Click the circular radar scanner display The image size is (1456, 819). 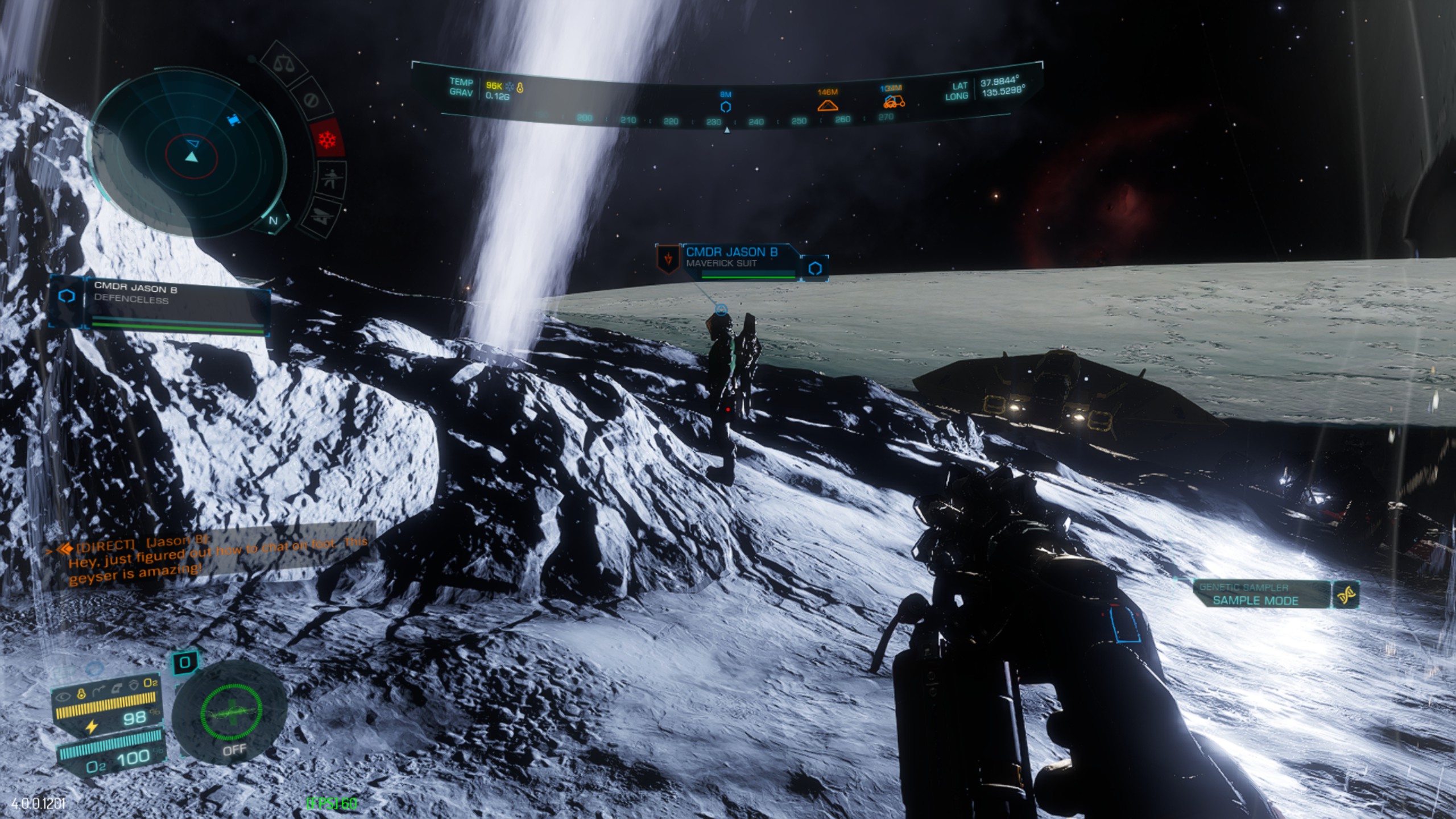(x=188, y=154)
